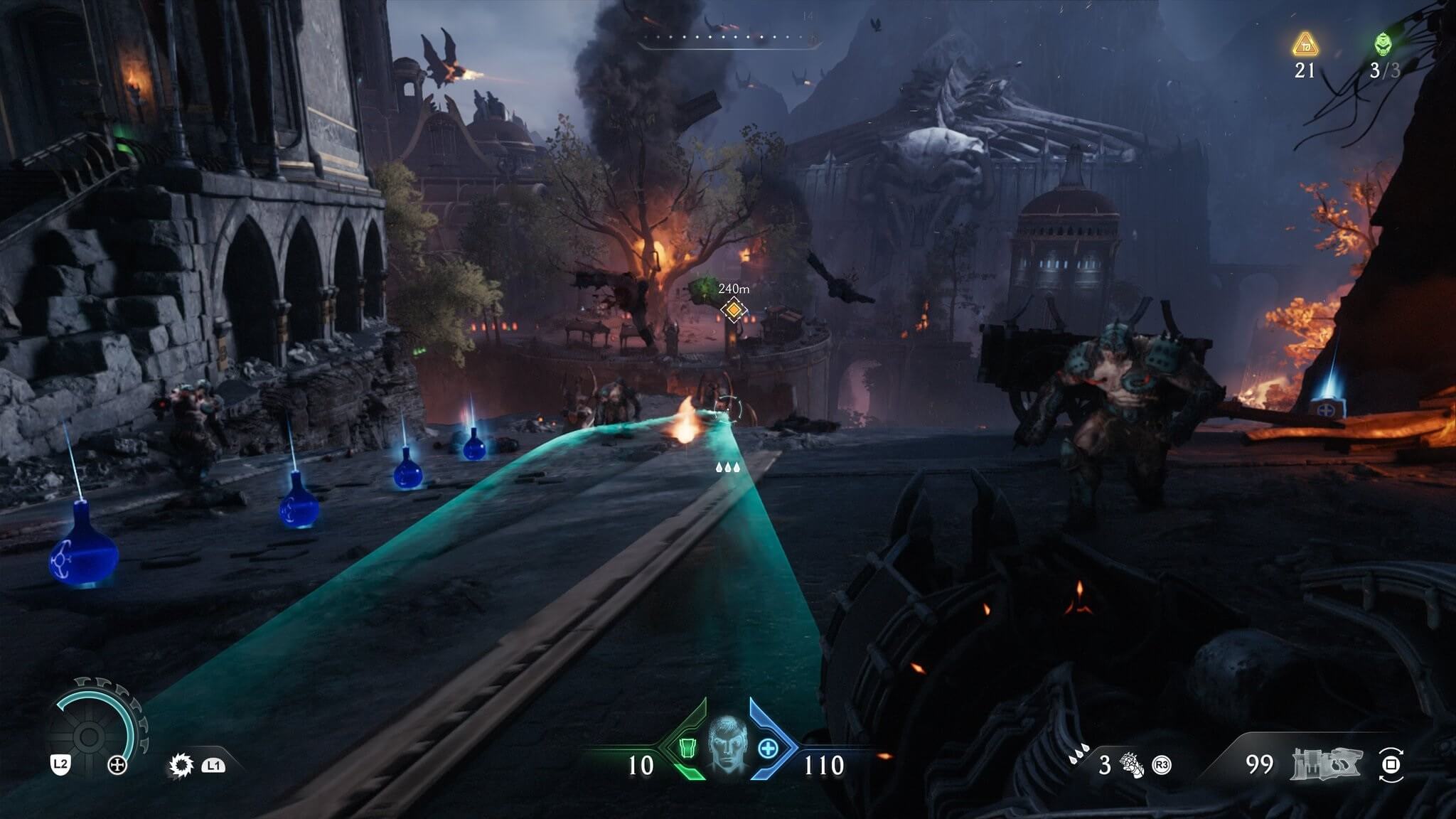Select the green extra lives icon
Screen dimensions: 1456x819
click(x=1383, y=45)
